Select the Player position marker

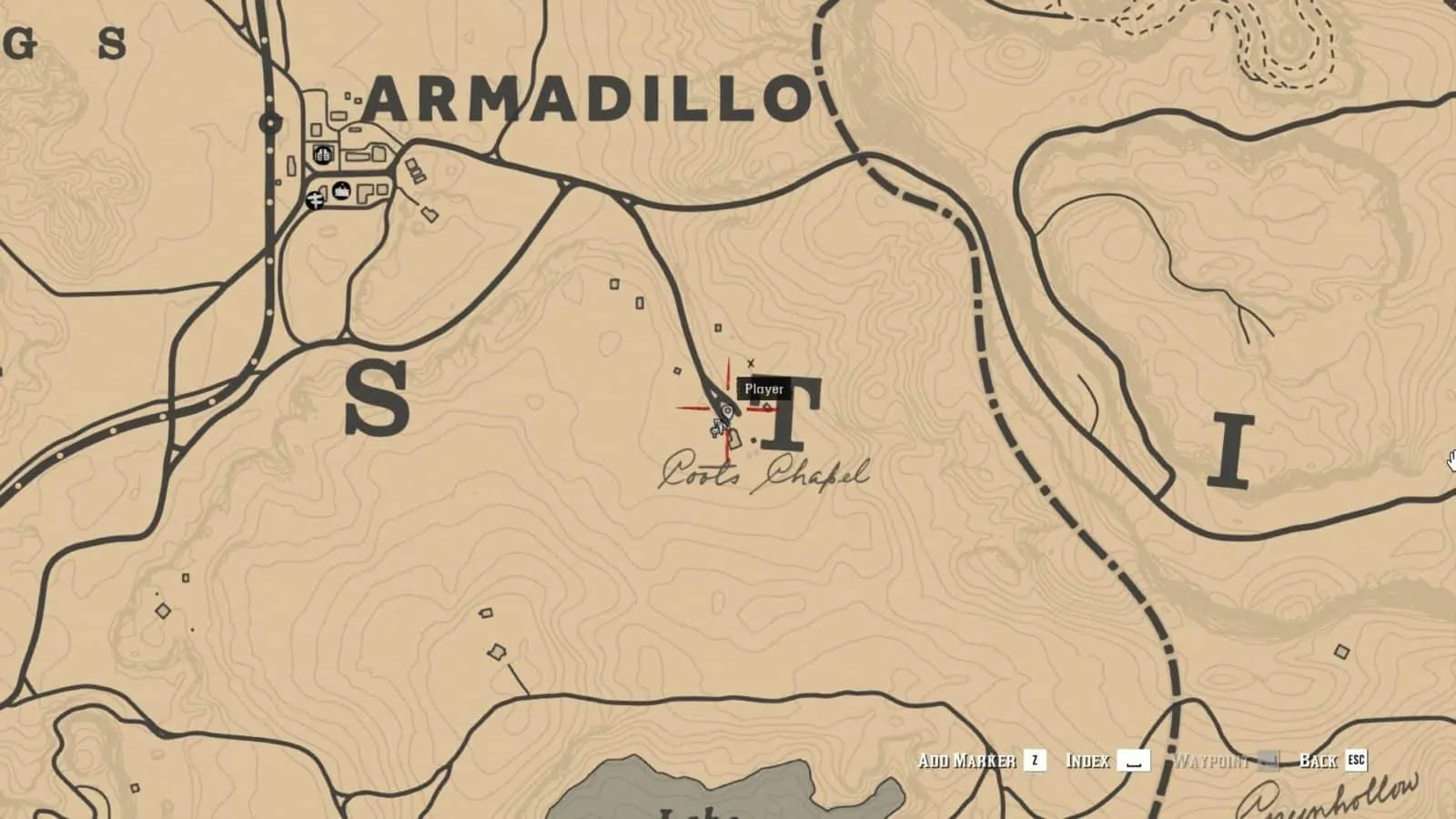pos(727,410)
